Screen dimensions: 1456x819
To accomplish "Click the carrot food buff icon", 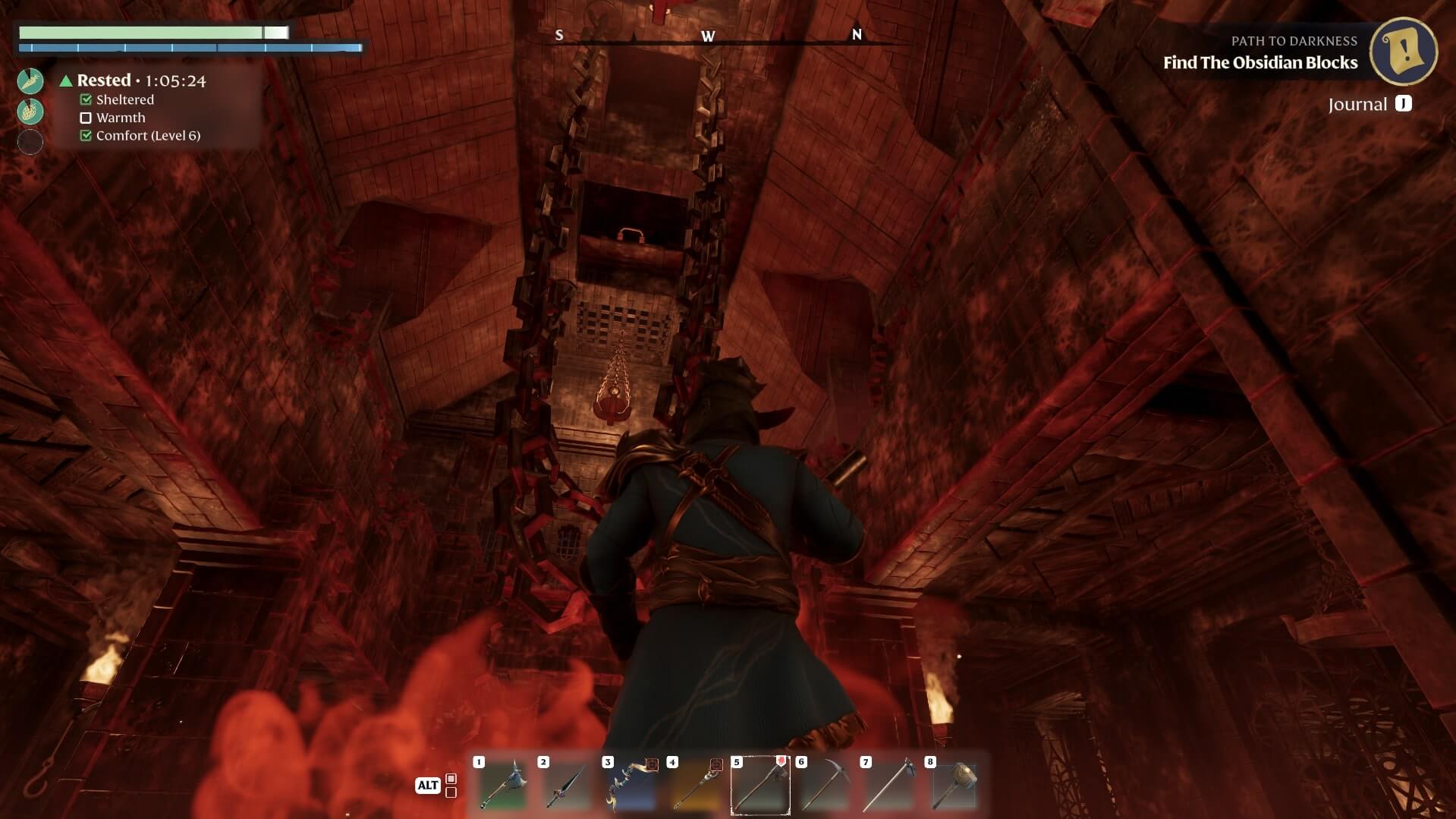I will coord(30,80).
